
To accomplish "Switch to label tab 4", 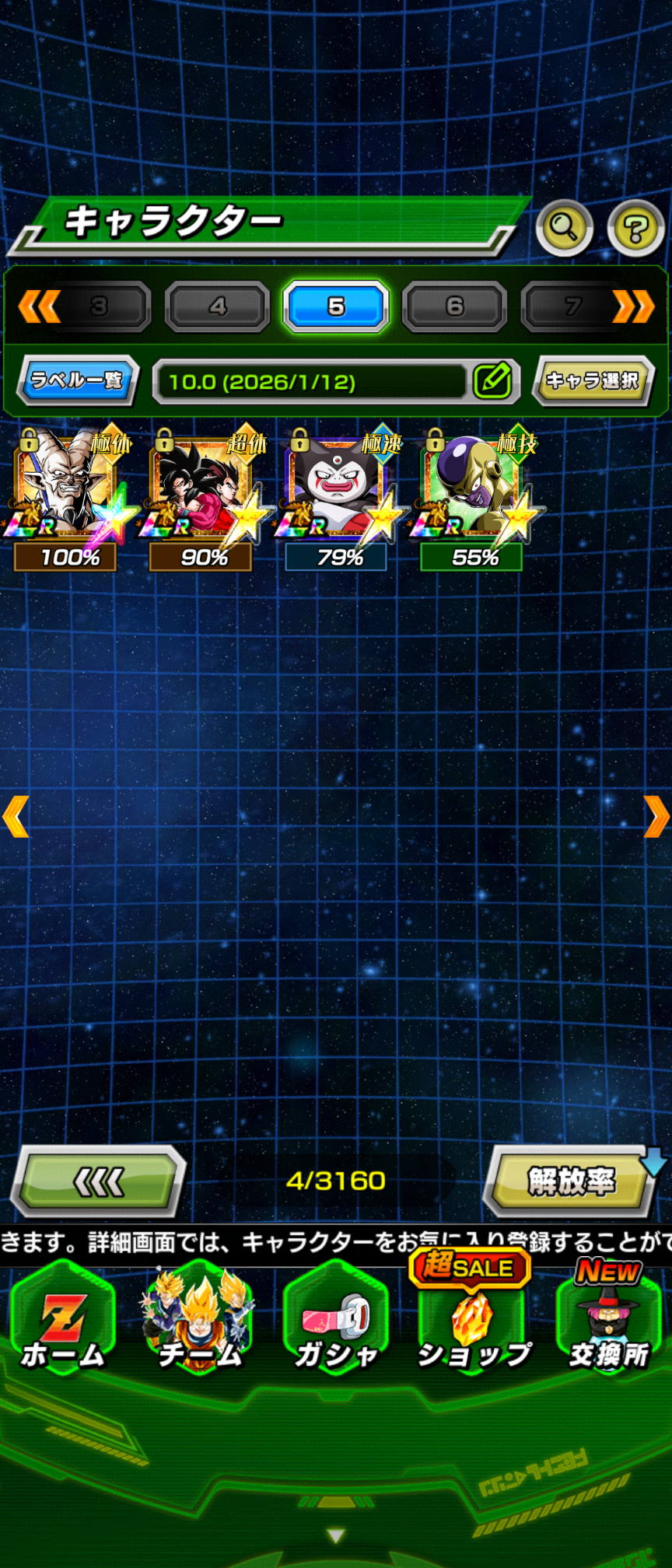I will pos(218,307).
